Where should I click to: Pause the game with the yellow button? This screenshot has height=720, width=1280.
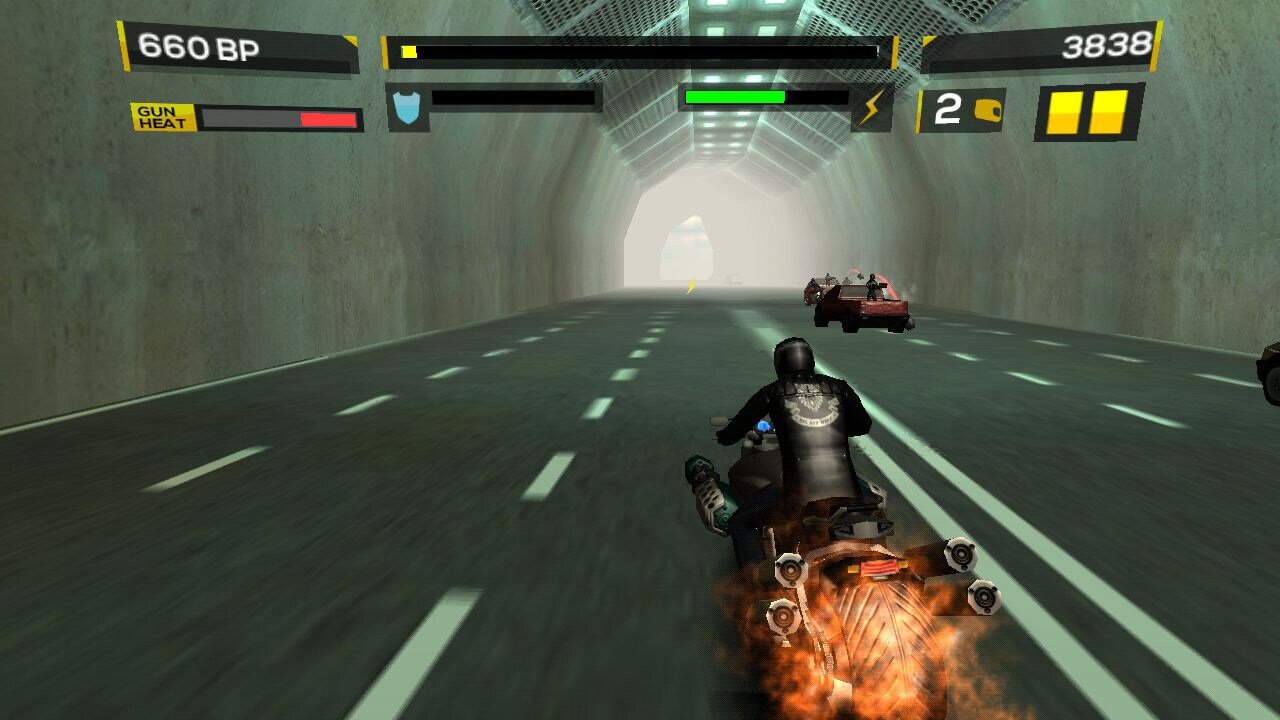[x=1089, y=111]
